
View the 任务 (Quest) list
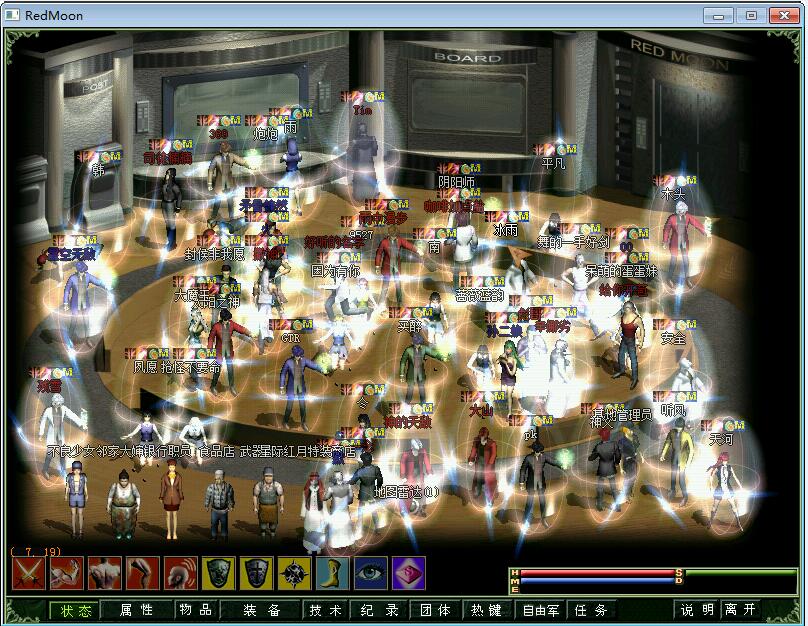coord(590,610)
